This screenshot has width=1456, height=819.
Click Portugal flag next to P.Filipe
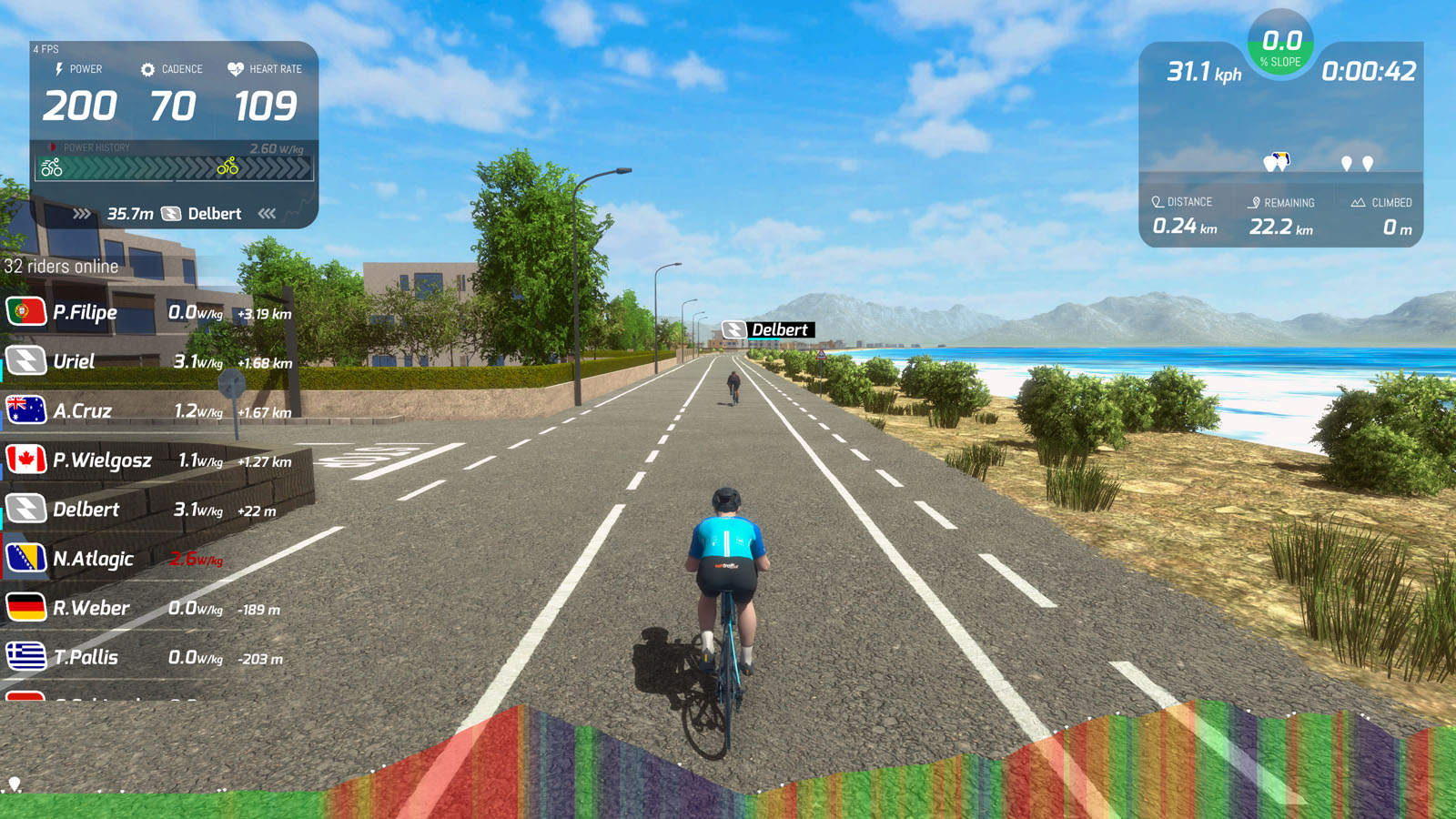pos(27,311)
